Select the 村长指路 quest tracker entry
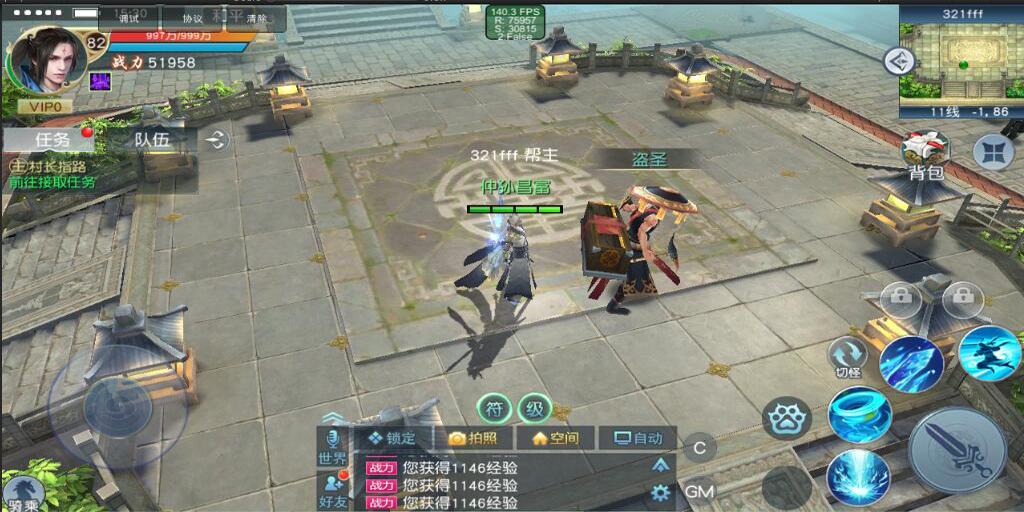 [52, 173]
